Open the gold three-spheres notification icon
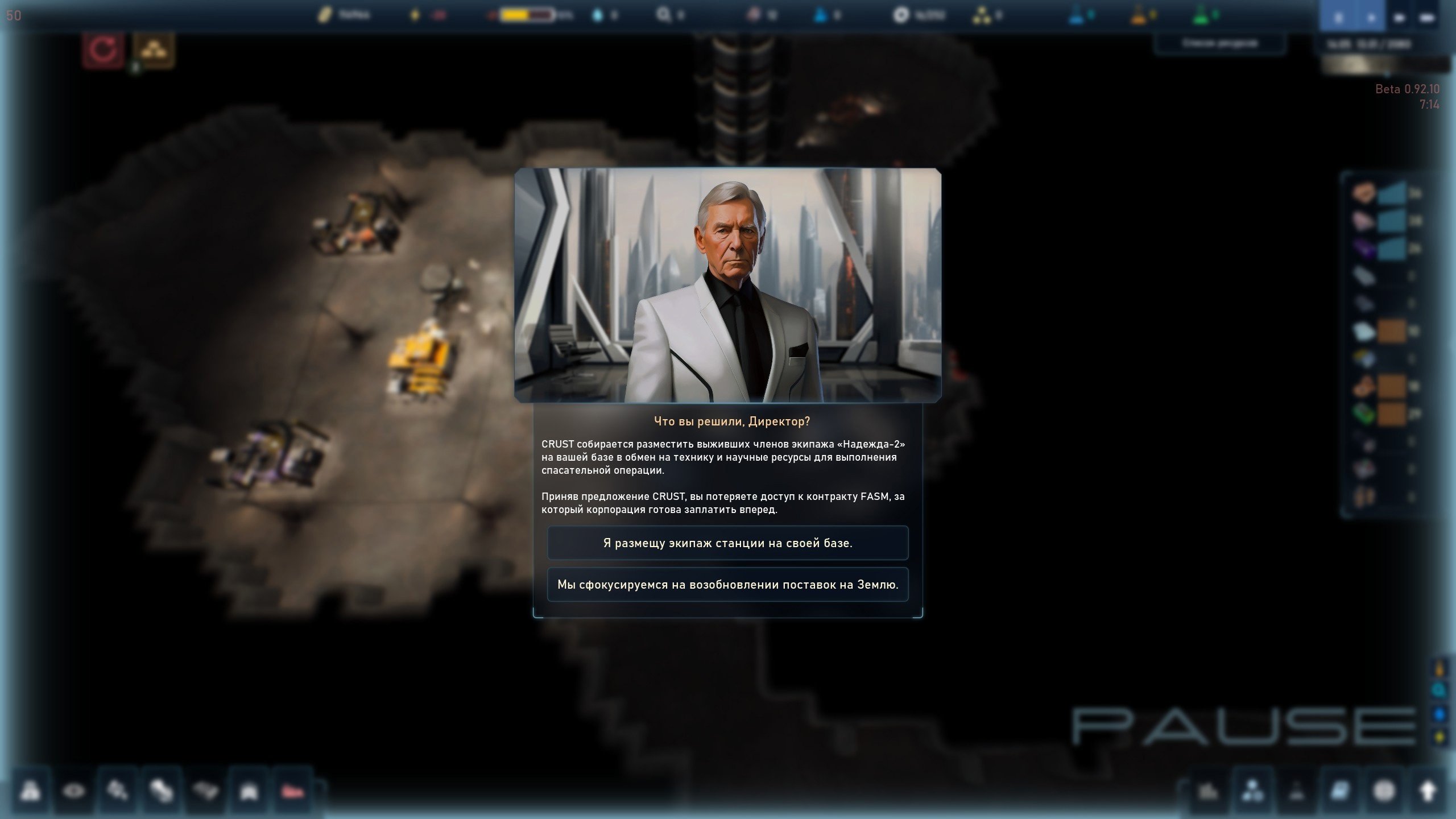The image size is (1456, 819). pyautogui.click(x=153, y=50)
